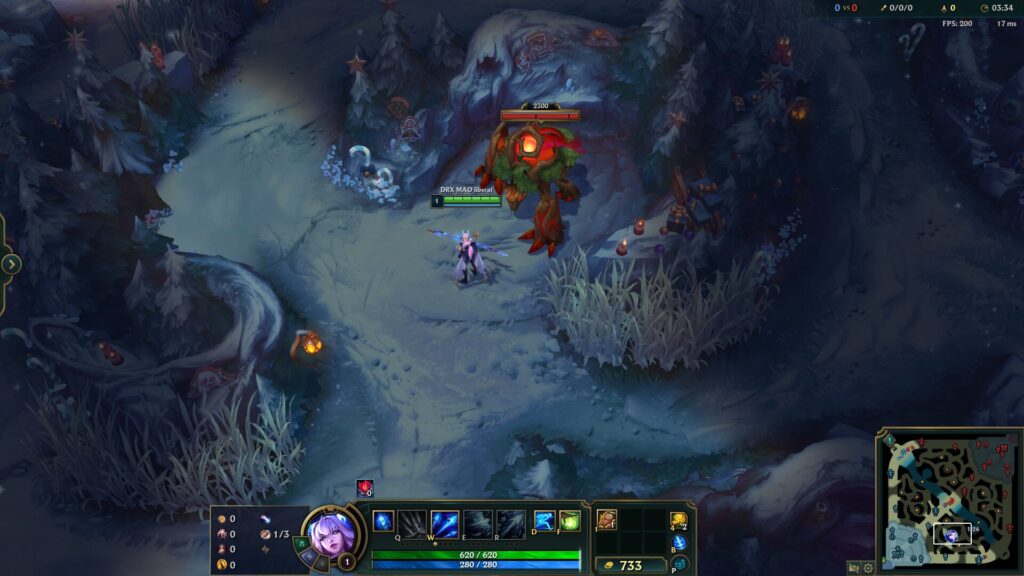Screen dimensions: 1024x576
Task: Select the item in inventory slot 1
Action: (607, 520)
